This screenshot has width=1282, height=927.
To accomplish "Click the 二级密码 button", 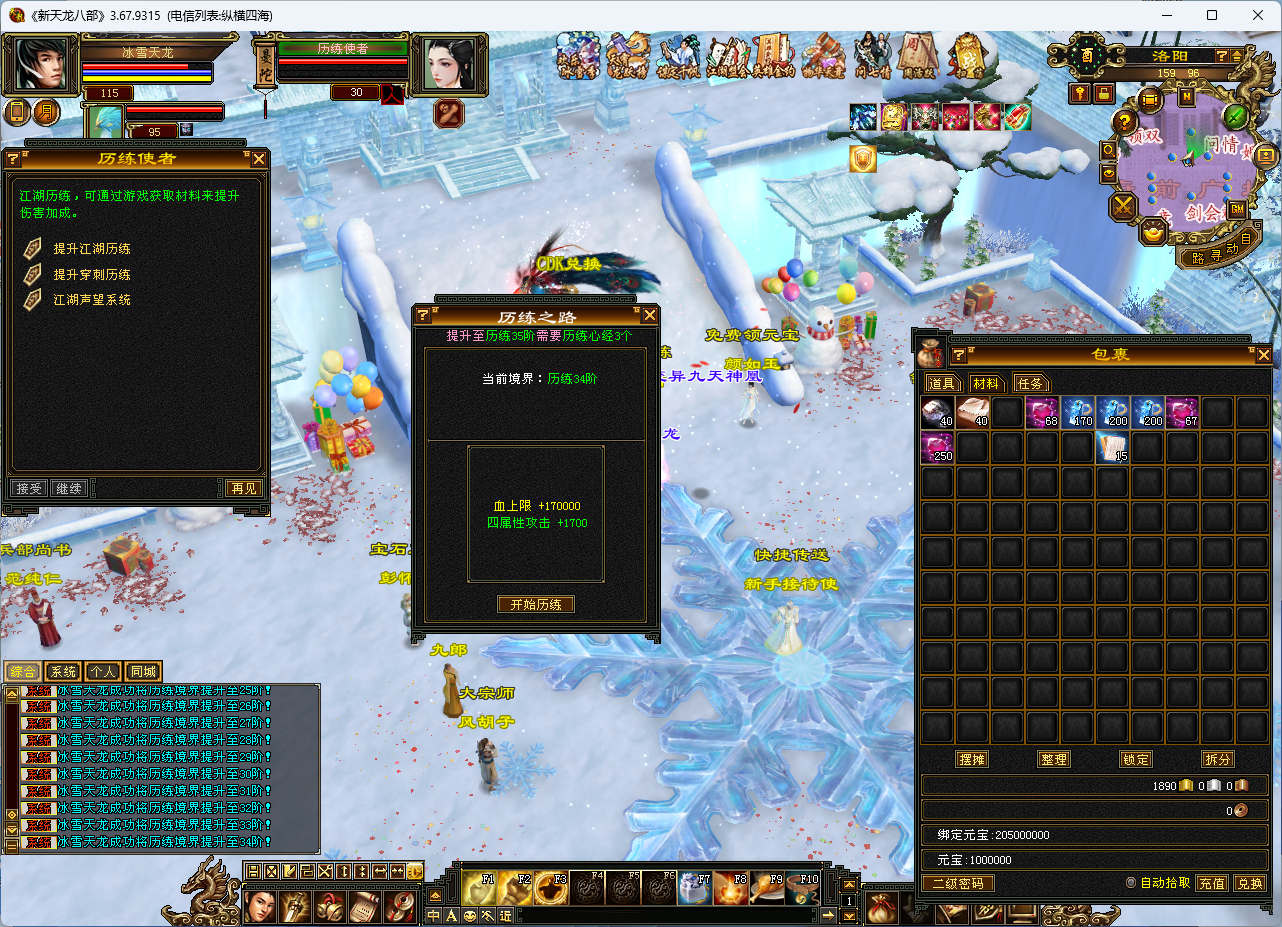I will pyautogui.click(x=957, y=883).
